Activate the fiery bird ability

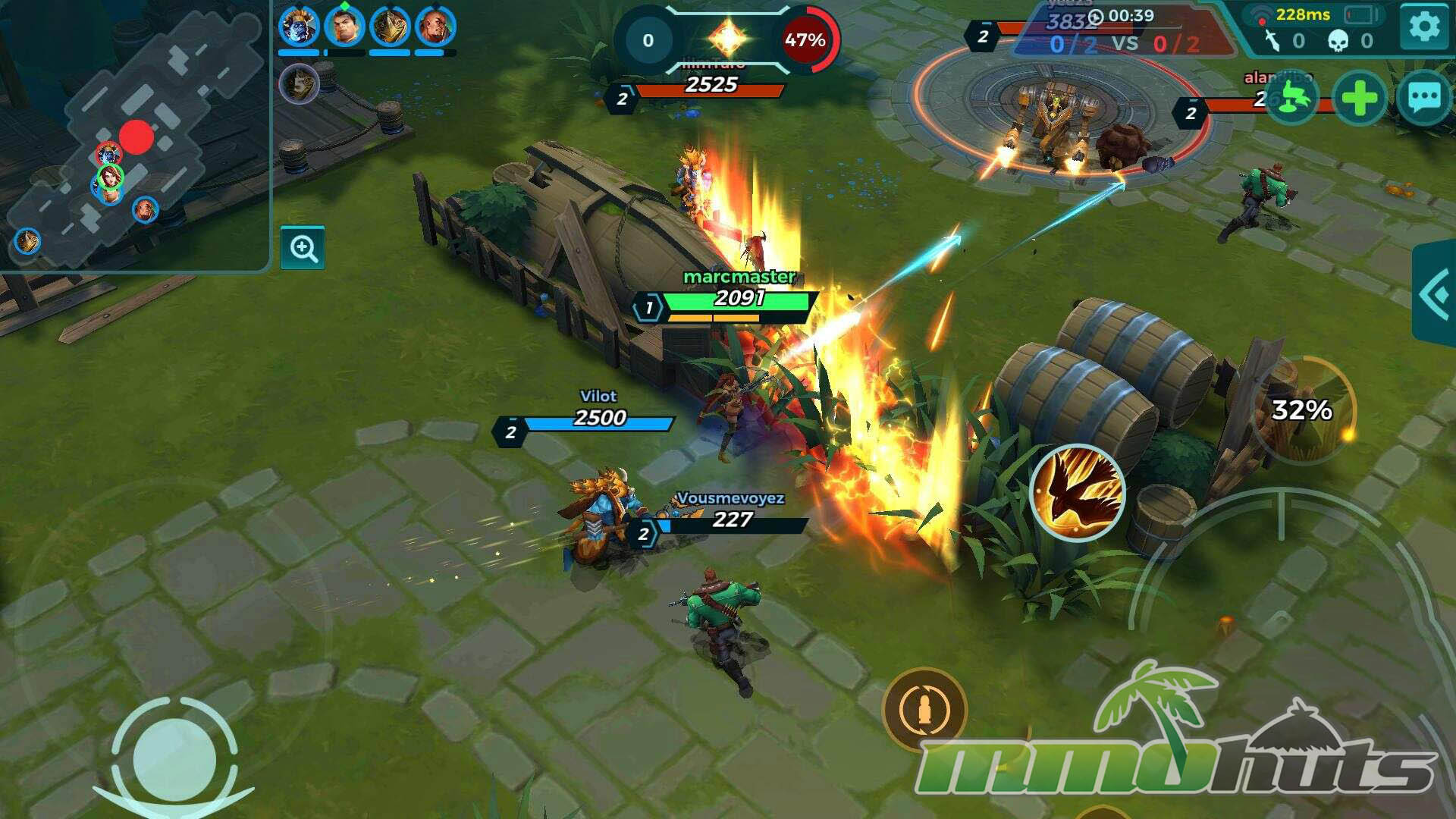tap(1077, 492)
